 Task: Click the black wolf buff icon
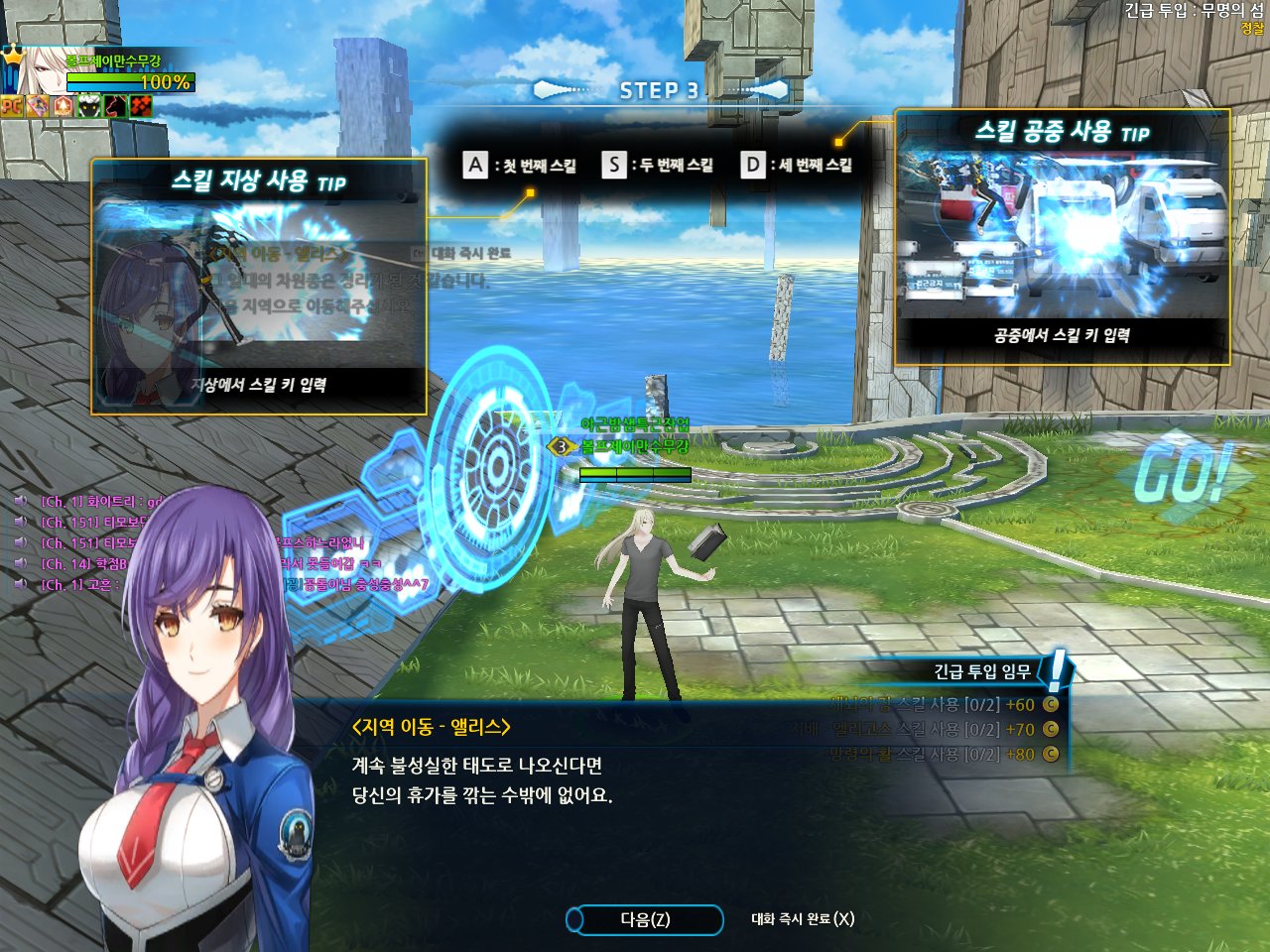114,106
